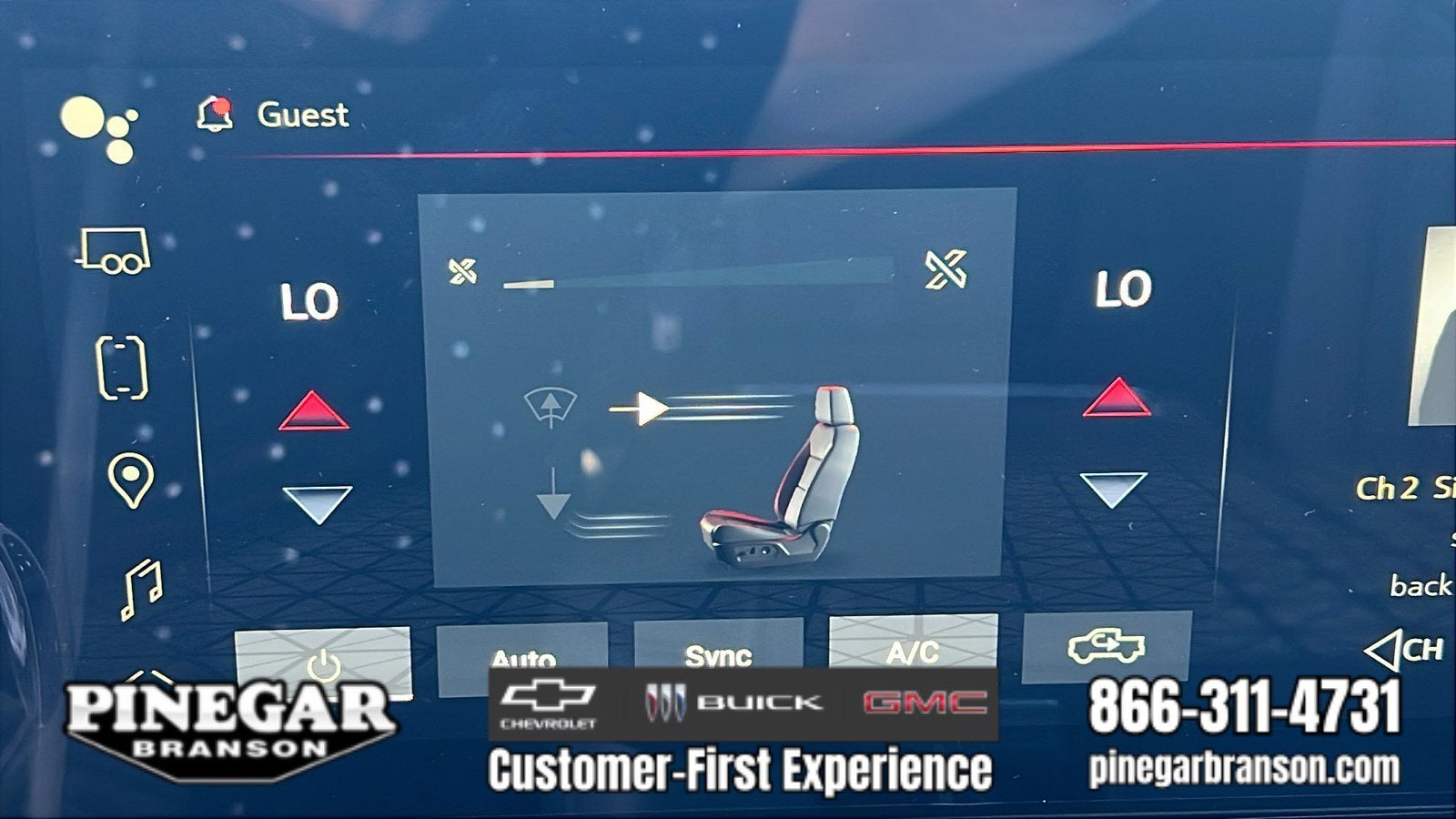This screenshot has height=819, width=1456.
Task: Open the notification bell
Action: 215,115
